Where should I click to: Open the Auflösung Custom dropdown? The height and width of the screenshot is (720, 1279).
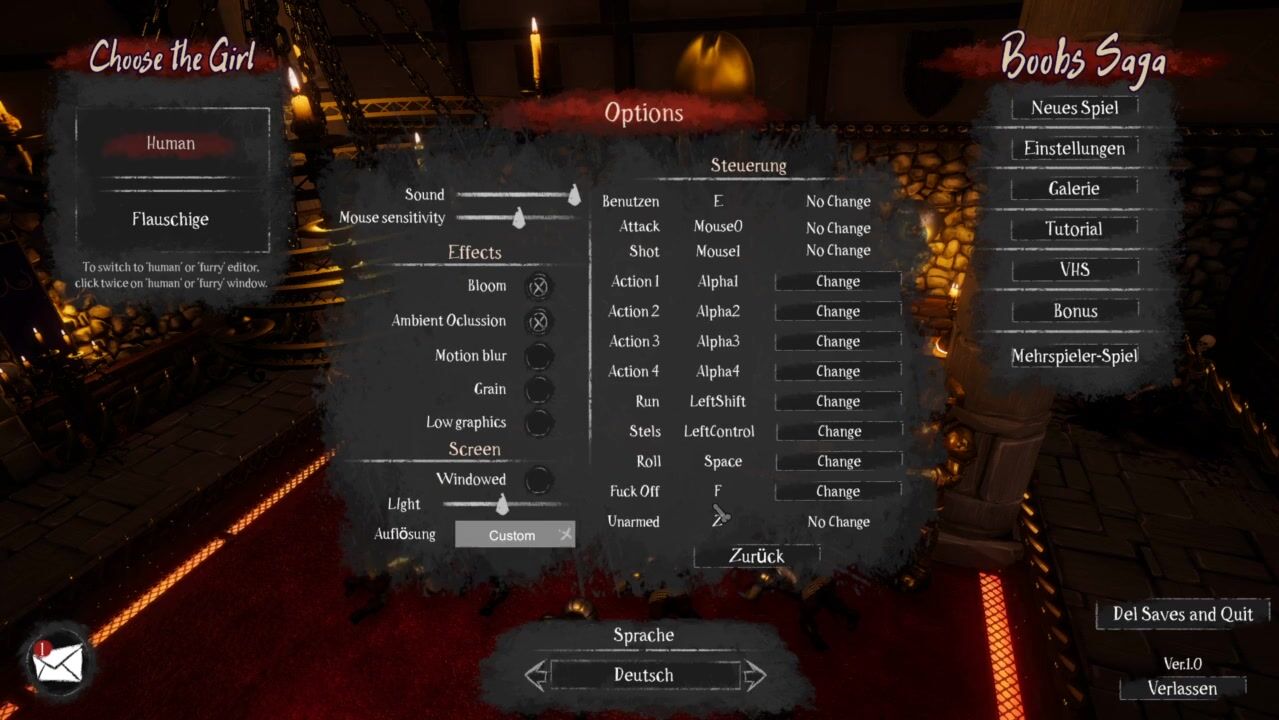tap(514, 535)
